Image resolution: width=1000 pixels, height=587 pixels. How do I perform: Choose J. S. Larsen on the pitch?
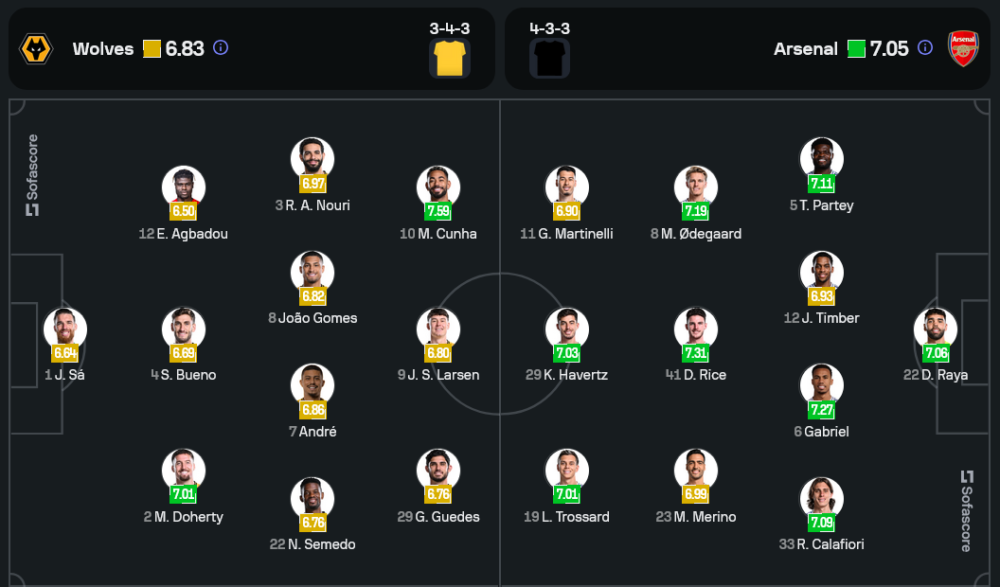click(438, 329)
